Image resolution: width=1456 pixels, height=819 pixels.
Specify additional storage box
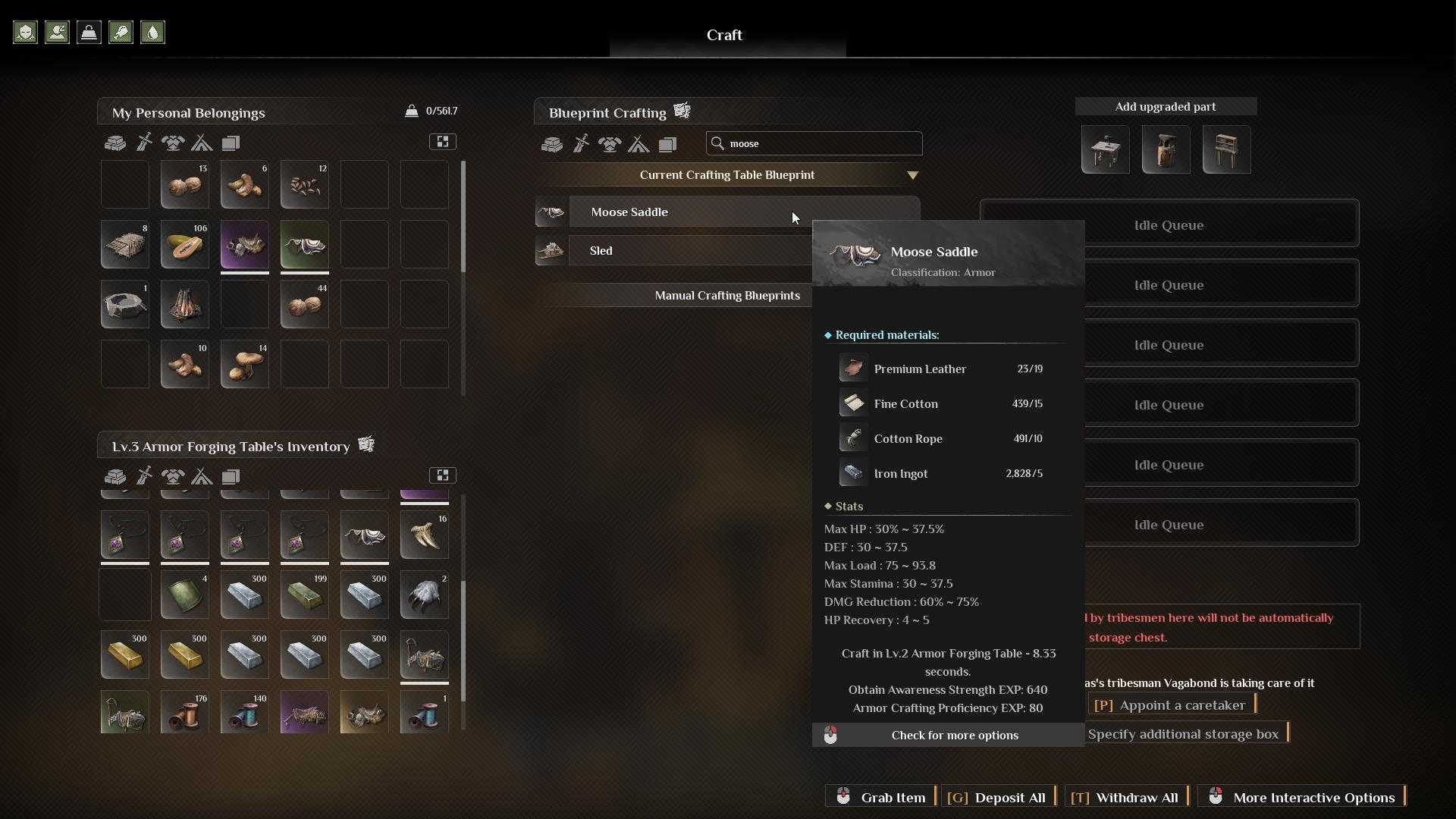[x=1183, y=734]
